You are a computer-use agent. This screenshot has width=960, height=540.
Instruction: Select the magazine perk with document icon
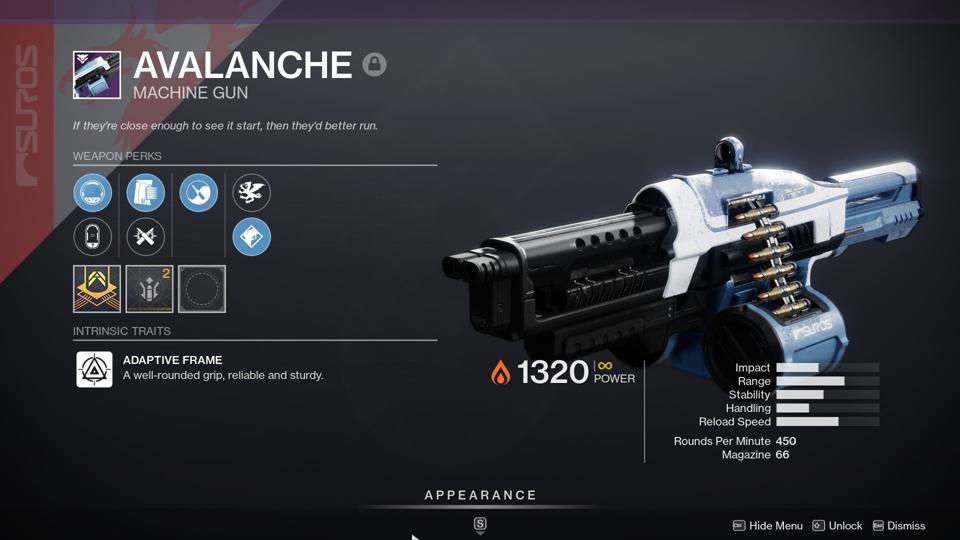pos(146,192)
